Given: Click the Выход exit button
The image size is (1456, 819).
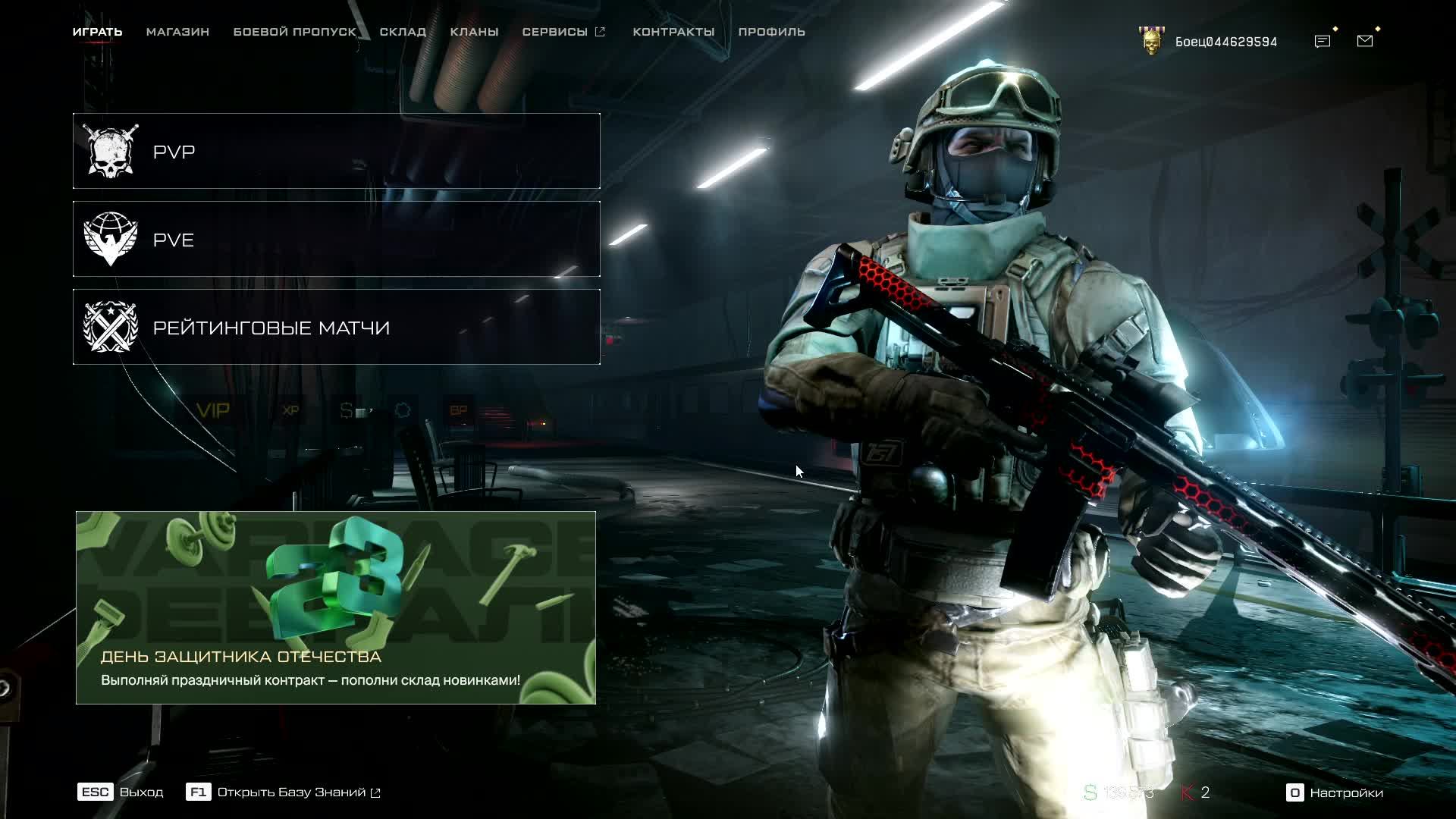Looking at the screenshot, I should (121, 792).
